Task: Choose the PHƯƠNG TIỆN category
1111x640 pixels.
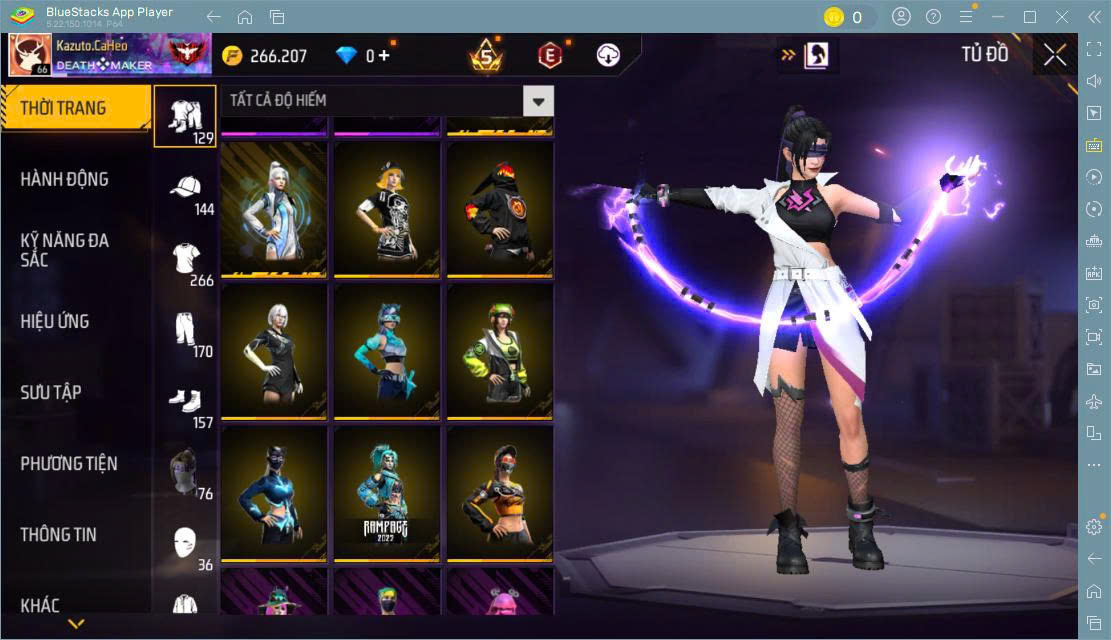Action: click(x=69, y=463)
